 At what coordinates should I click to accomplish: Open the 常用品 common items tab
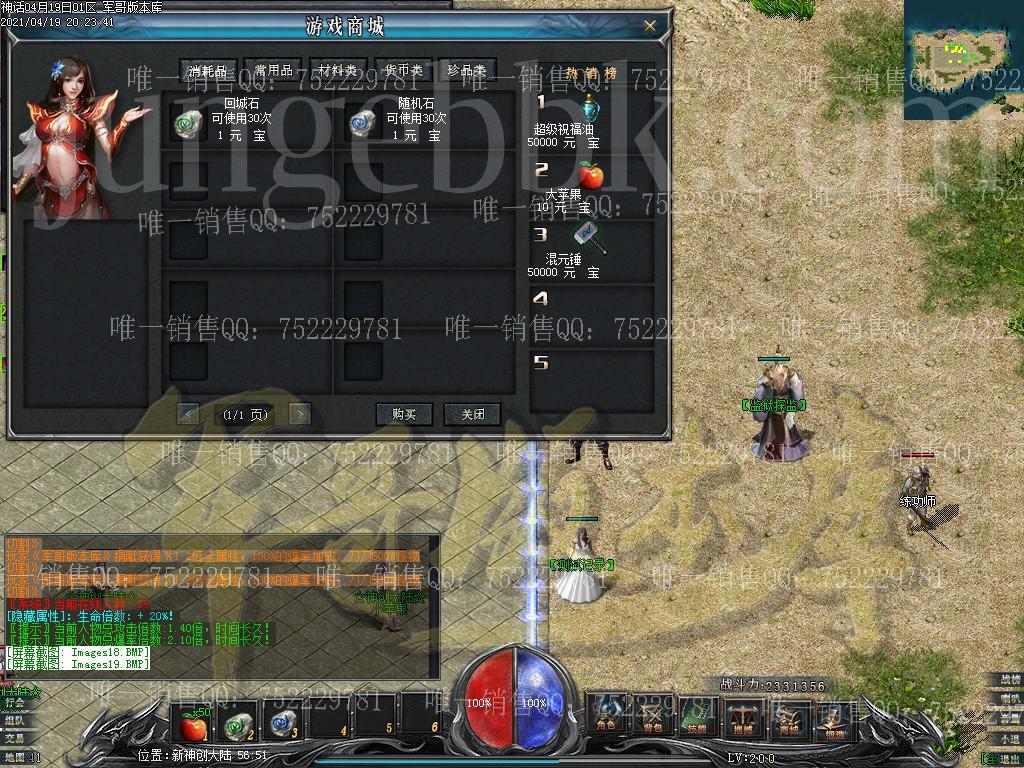point(273,70)
